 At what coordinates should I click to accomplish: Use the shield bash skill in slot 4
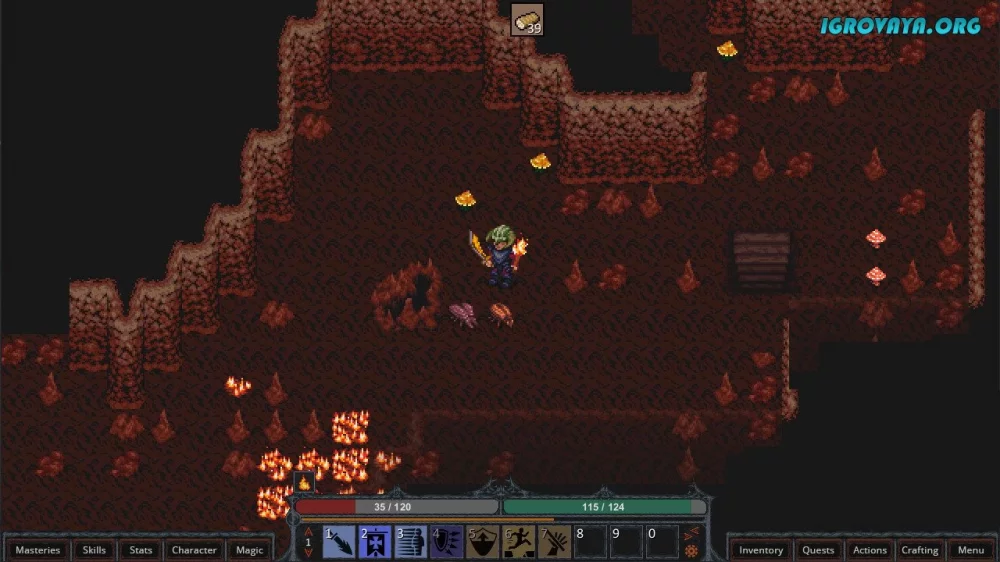tap(447, 542)
